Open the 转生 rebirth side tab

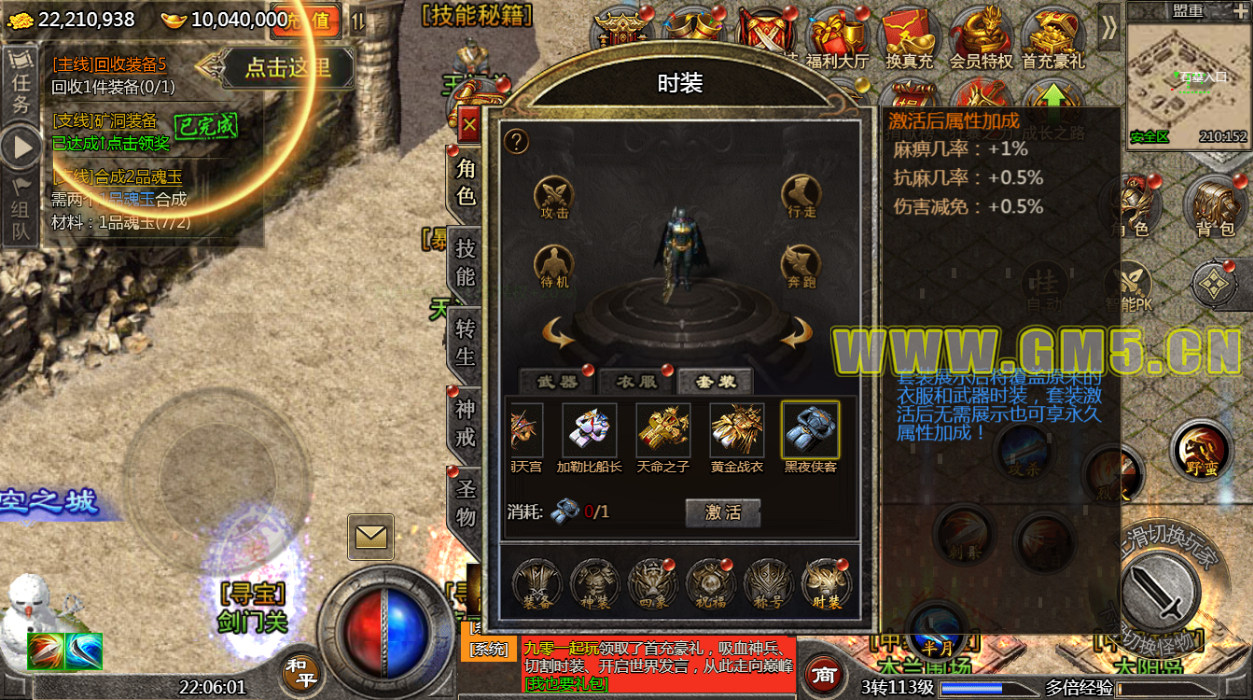coord(465,341)
